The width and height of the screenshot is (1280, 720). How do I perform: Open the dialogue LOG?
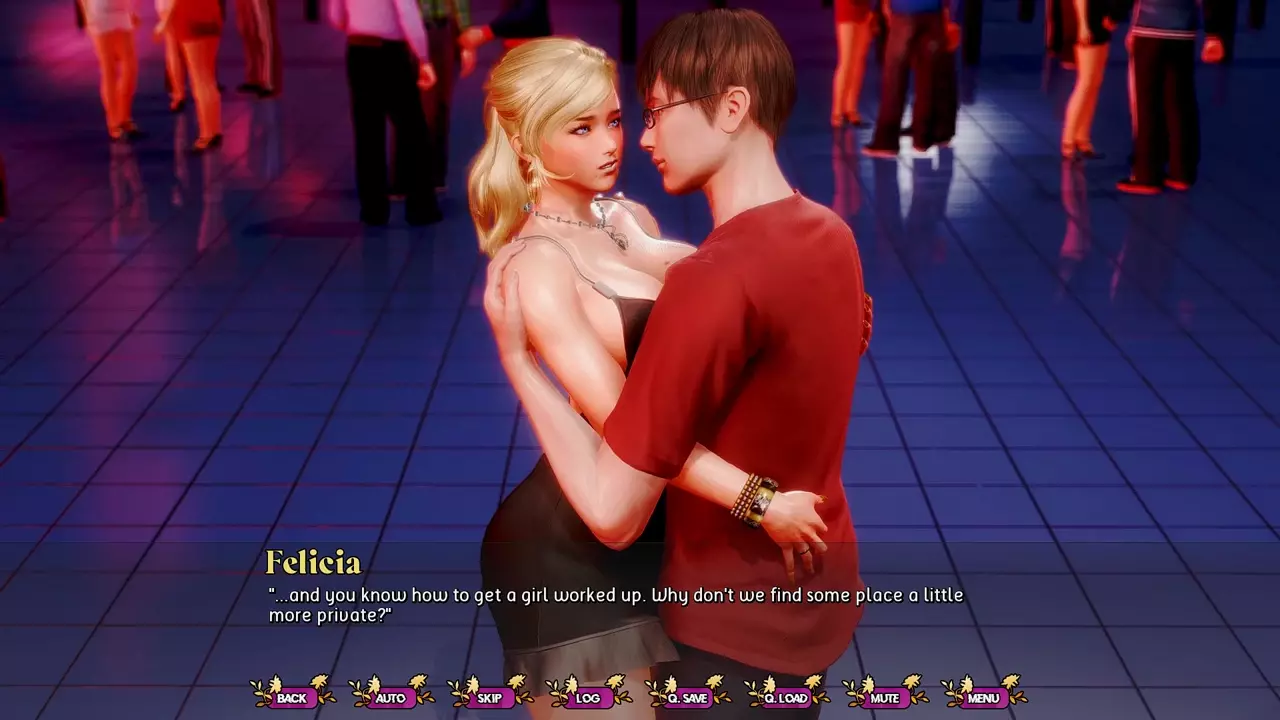pos(588,697)
